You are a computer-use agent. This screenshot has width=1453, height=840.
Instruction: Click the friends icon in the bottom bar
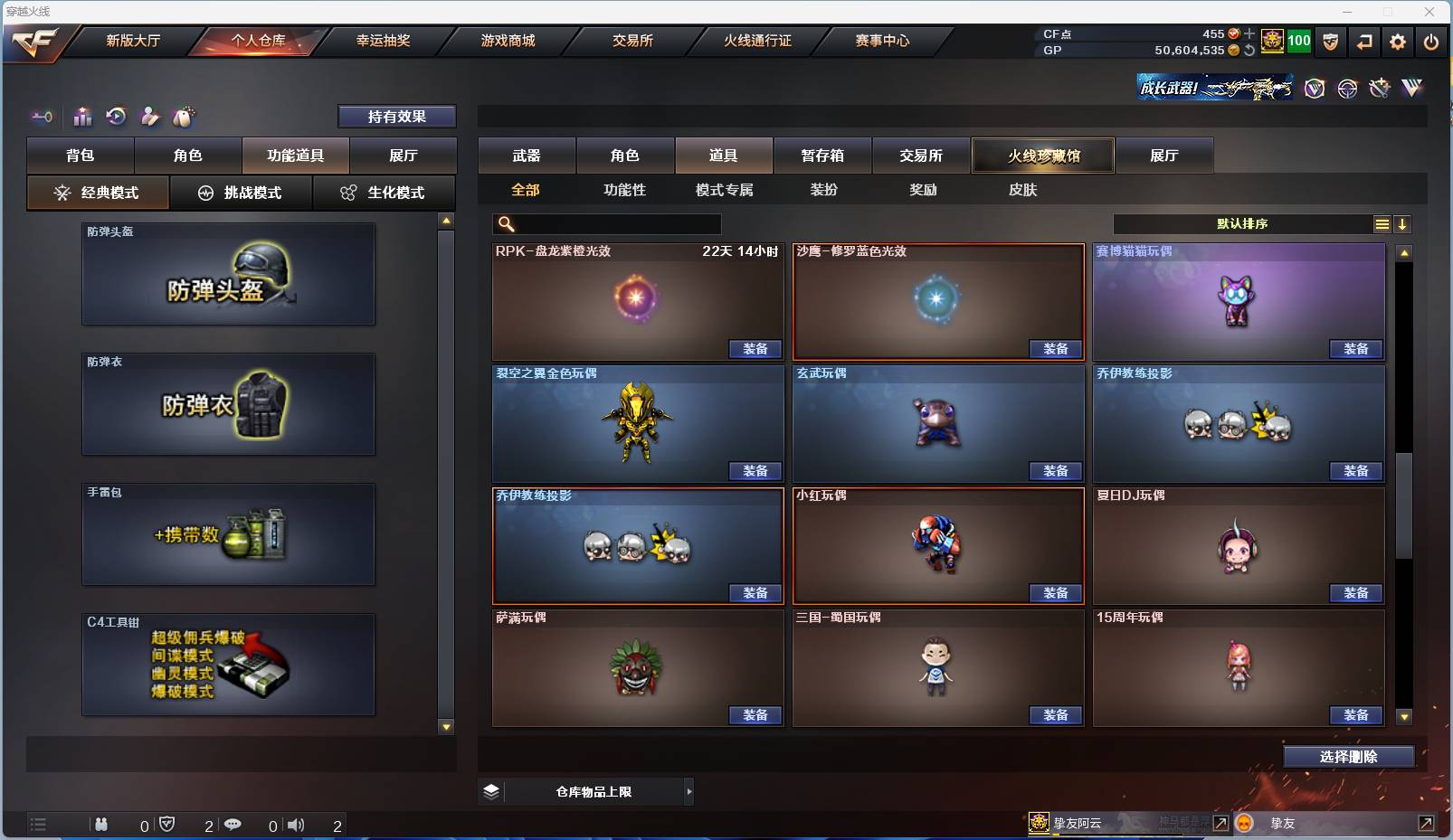[x=101, y=825]
